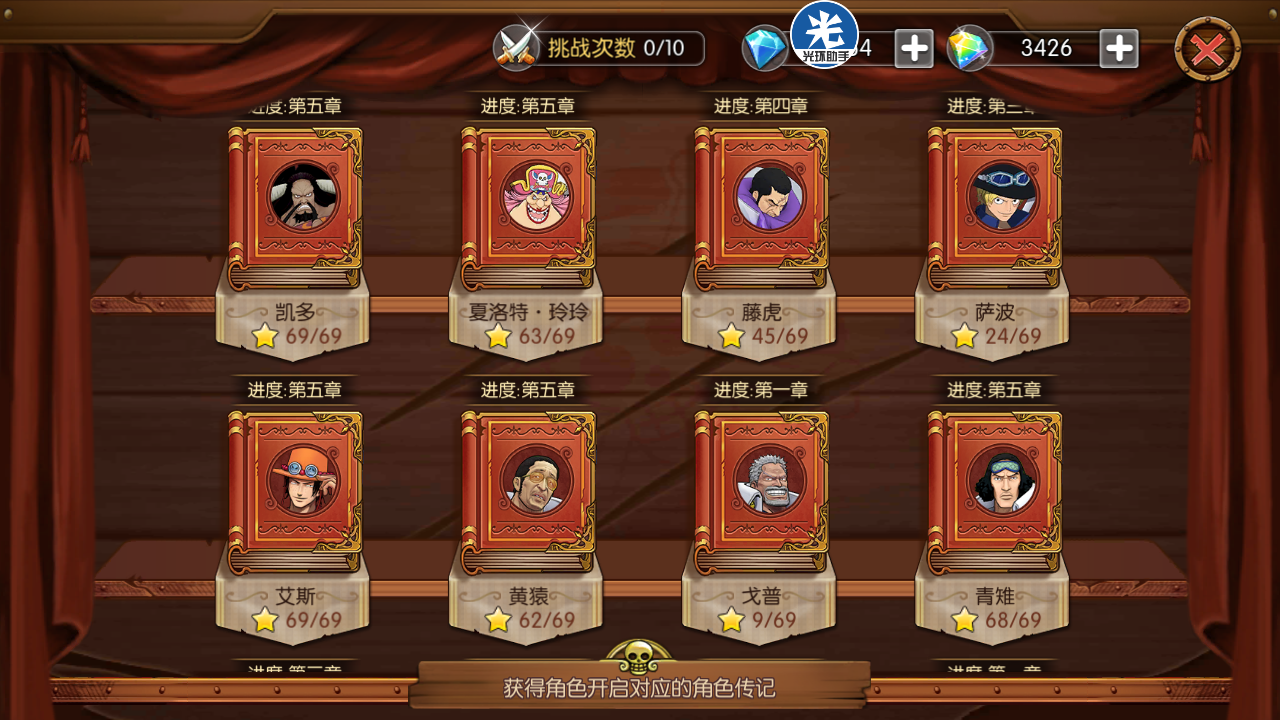This screenshot has height=720, width=1280.
Task: Add rainbow gems using the plus button
Action: [1119, 48]
